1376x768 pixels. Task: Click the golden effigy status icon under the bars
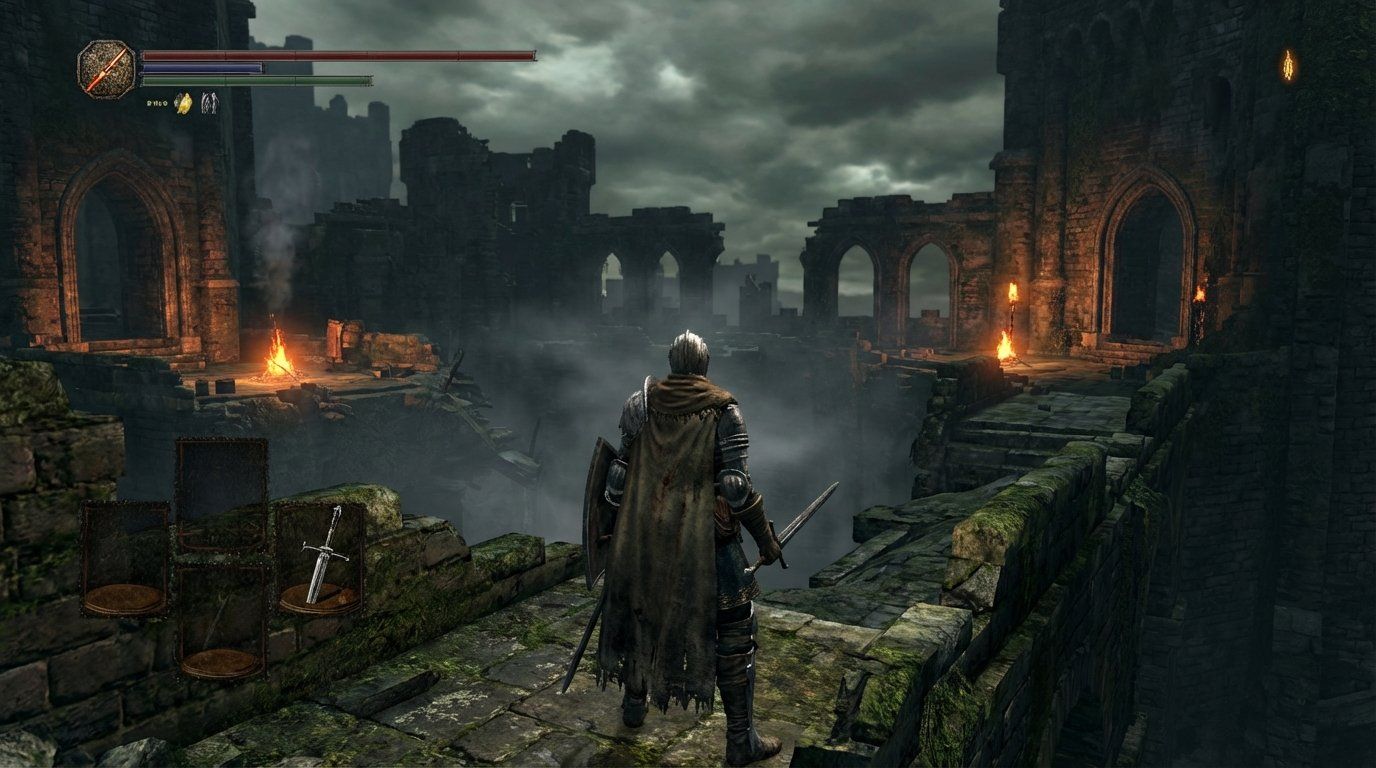183,103
